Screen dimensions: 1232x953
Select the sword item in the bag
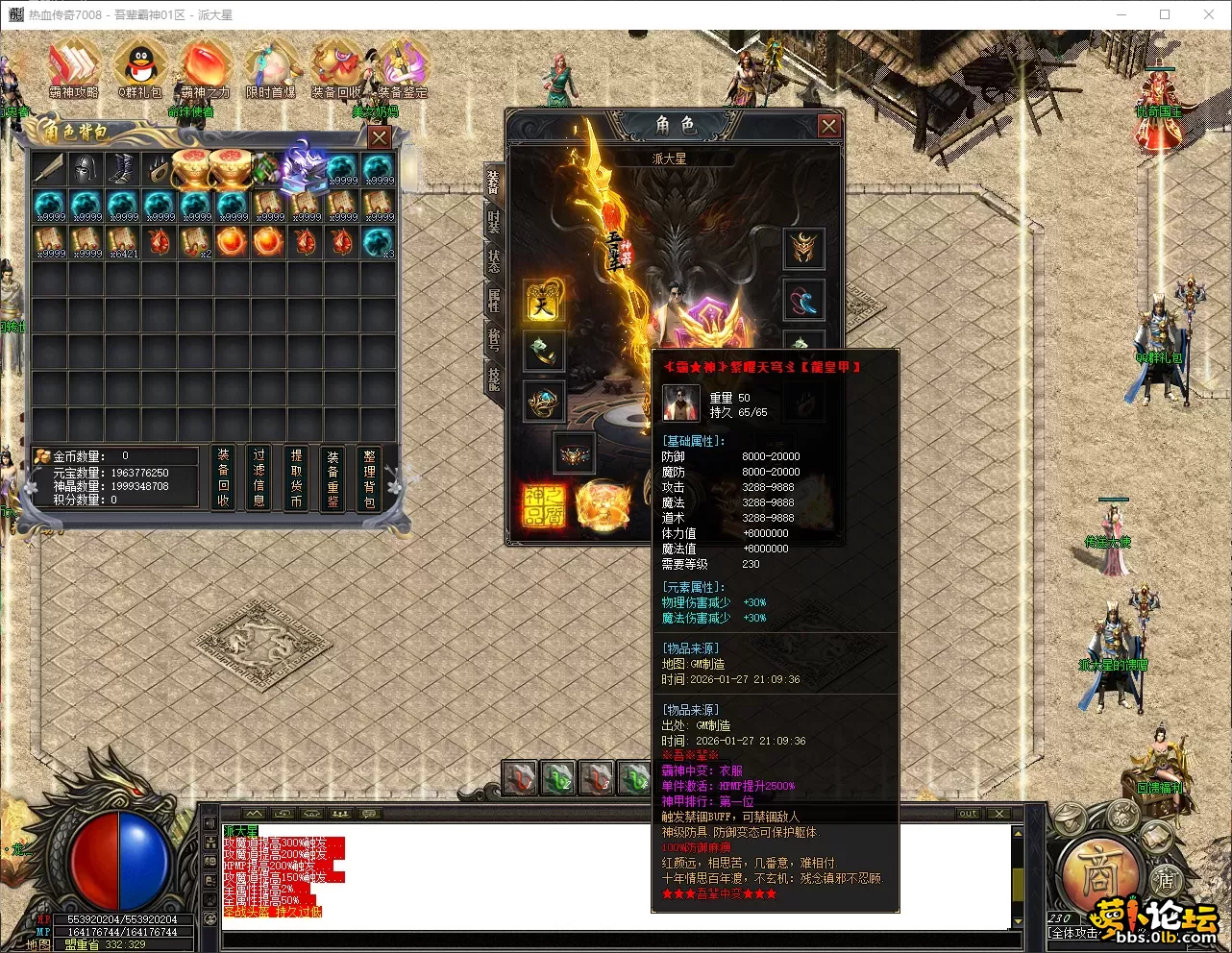[49, 170]
